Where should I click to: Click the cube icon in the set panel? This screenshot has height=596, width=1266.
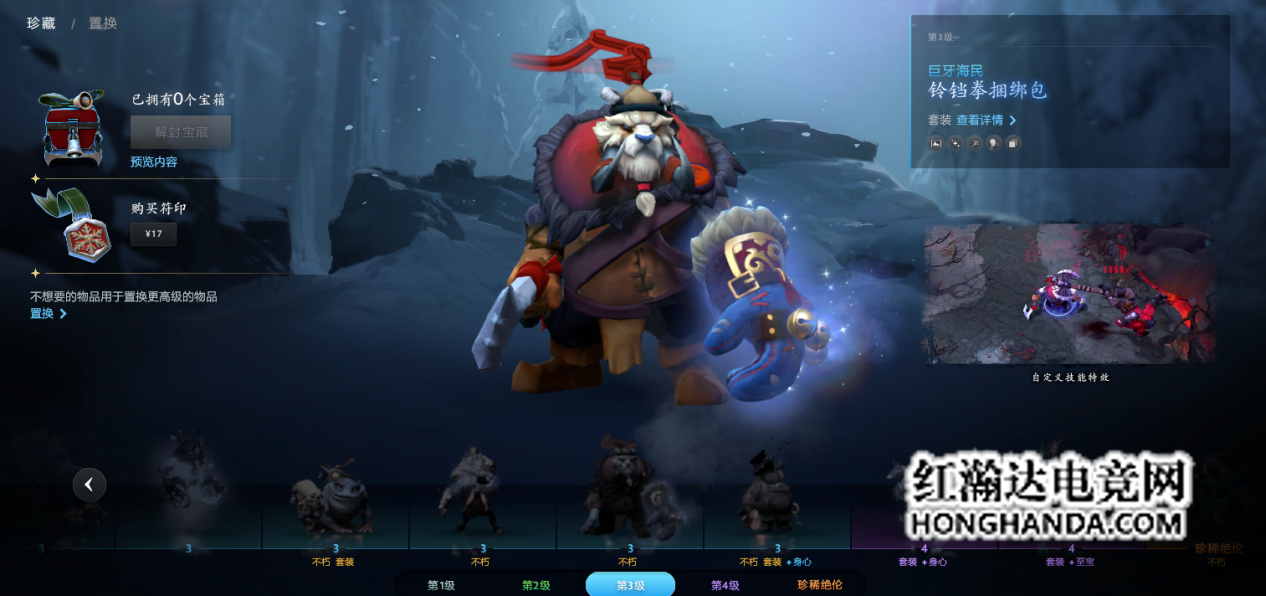pos(1013,143)
